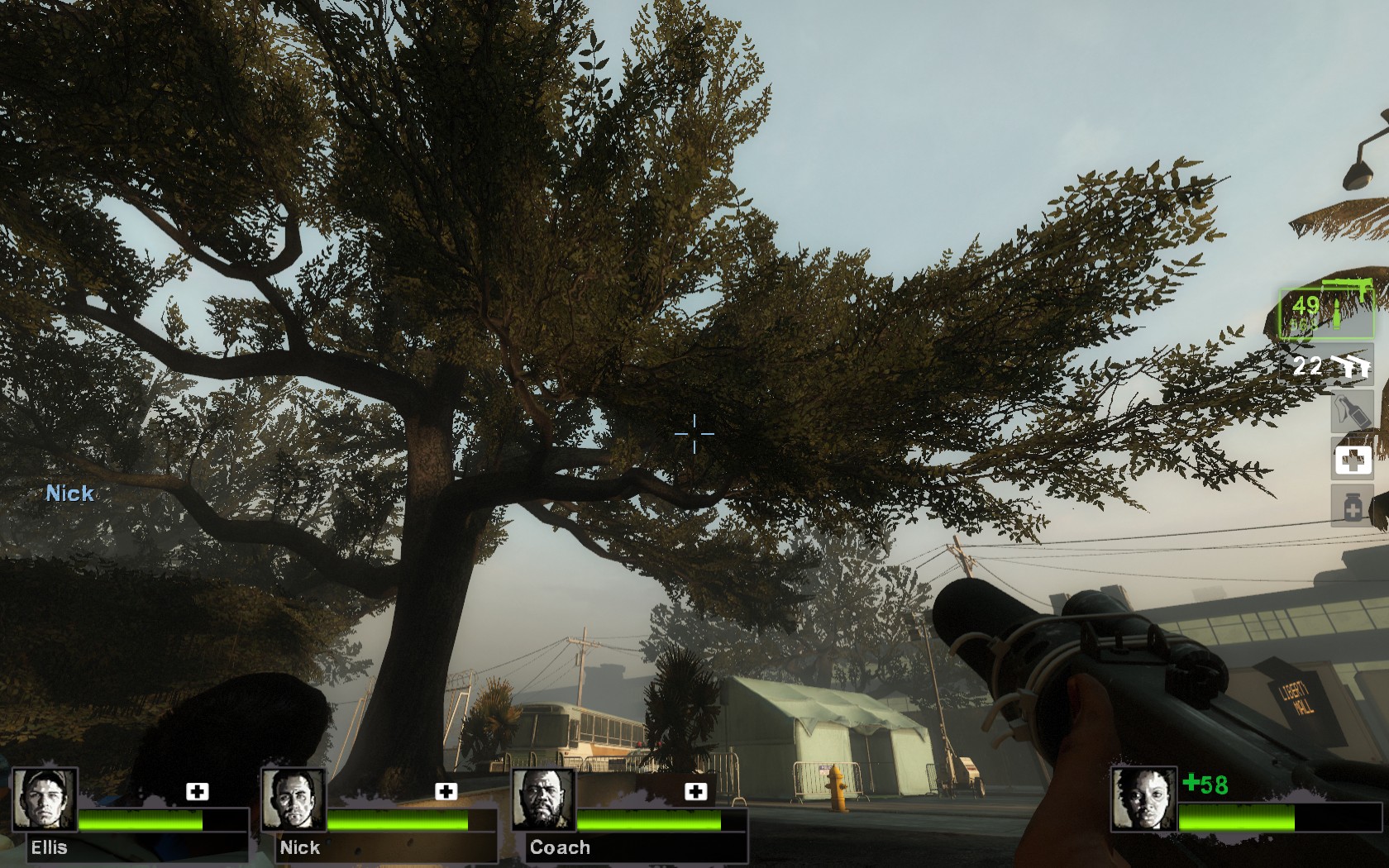Select the pain pills slot
Image resolution: width=1389 pixels, height=868 pixels.
coord(1352,505)
